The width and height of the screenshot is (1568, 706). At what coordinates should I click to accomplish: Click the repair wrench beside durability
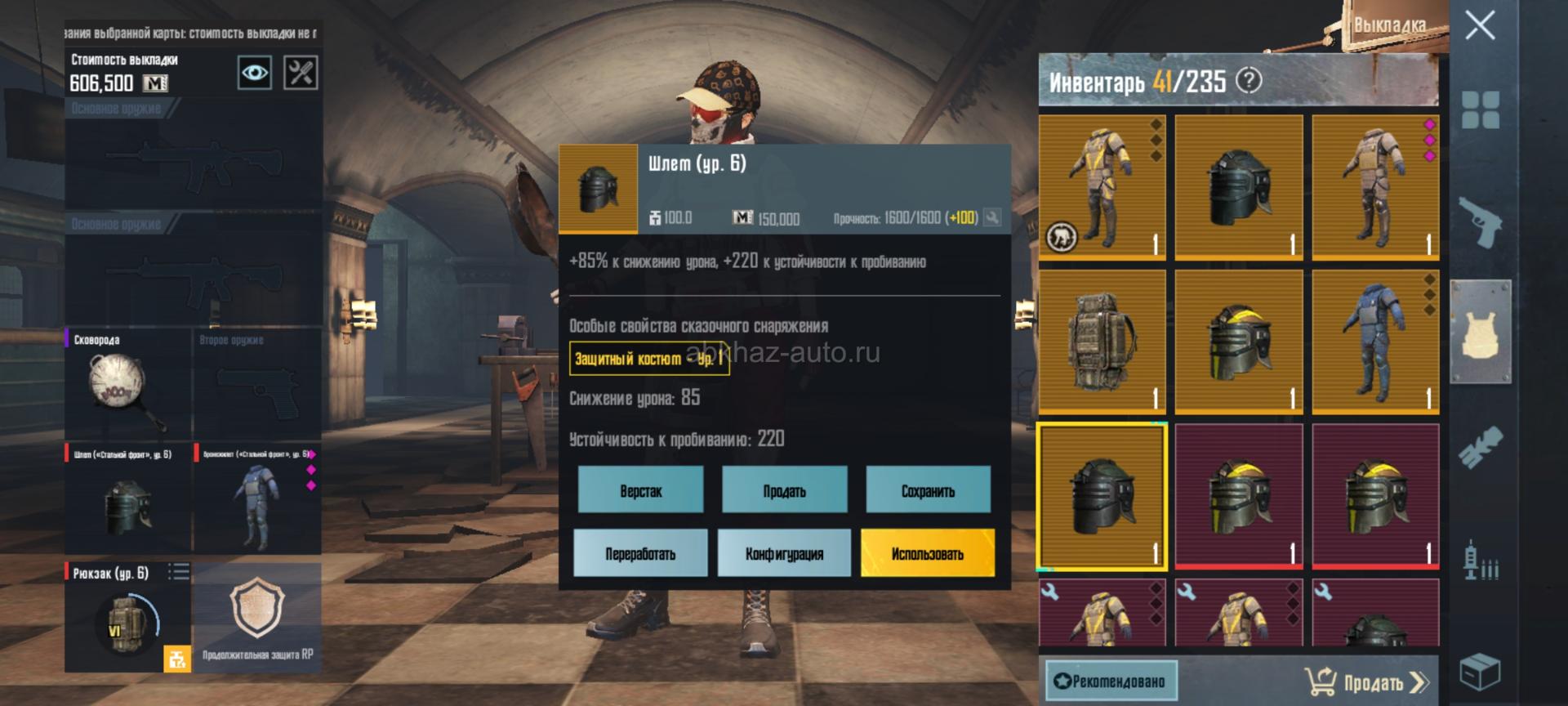tap(992, 217)
